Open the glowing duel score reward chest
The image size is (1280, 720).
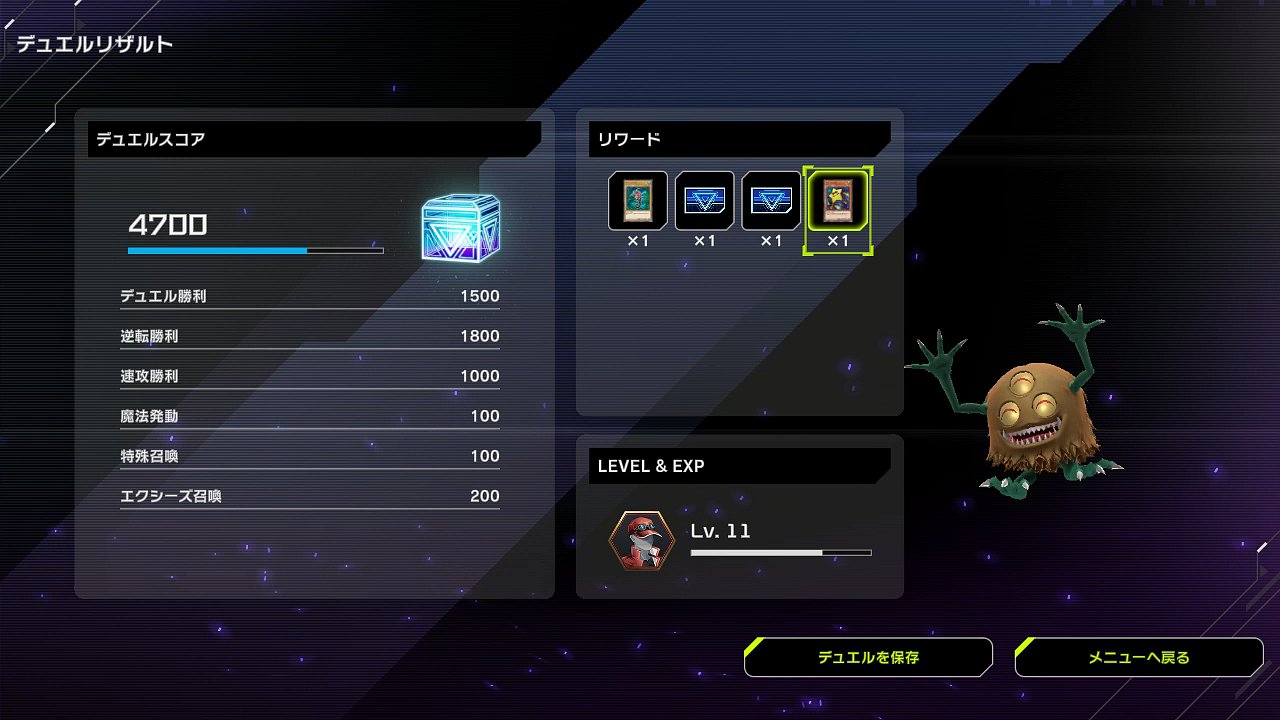tap(460, 228)
